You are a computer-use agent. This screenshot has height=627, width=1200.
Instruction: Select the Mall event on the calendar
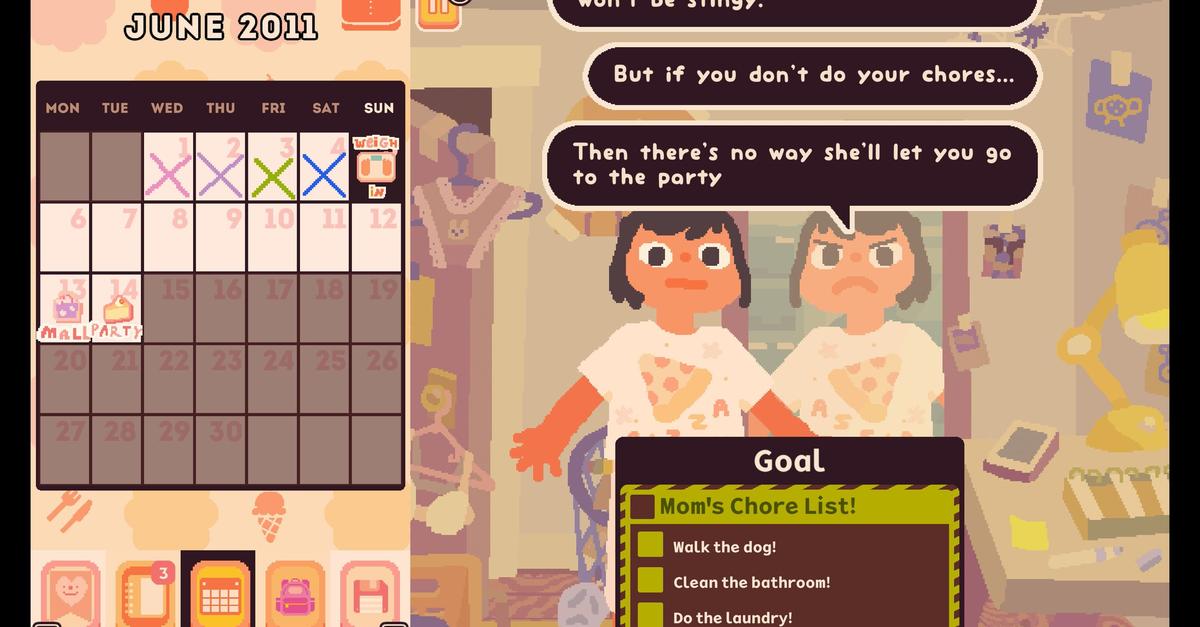(65, 309)
